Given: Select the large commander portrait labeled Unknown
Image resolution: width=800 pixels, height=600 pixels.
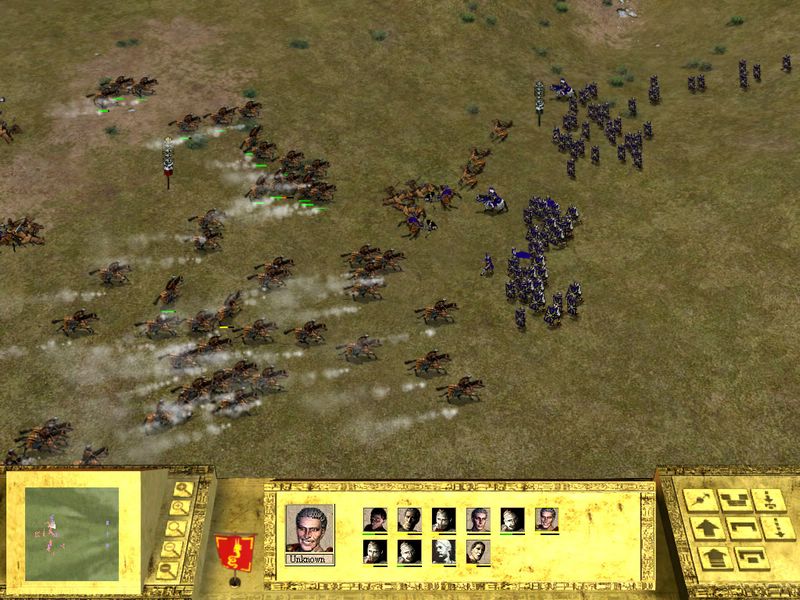Looking at the screenshot, I should [x=310, y=529].
